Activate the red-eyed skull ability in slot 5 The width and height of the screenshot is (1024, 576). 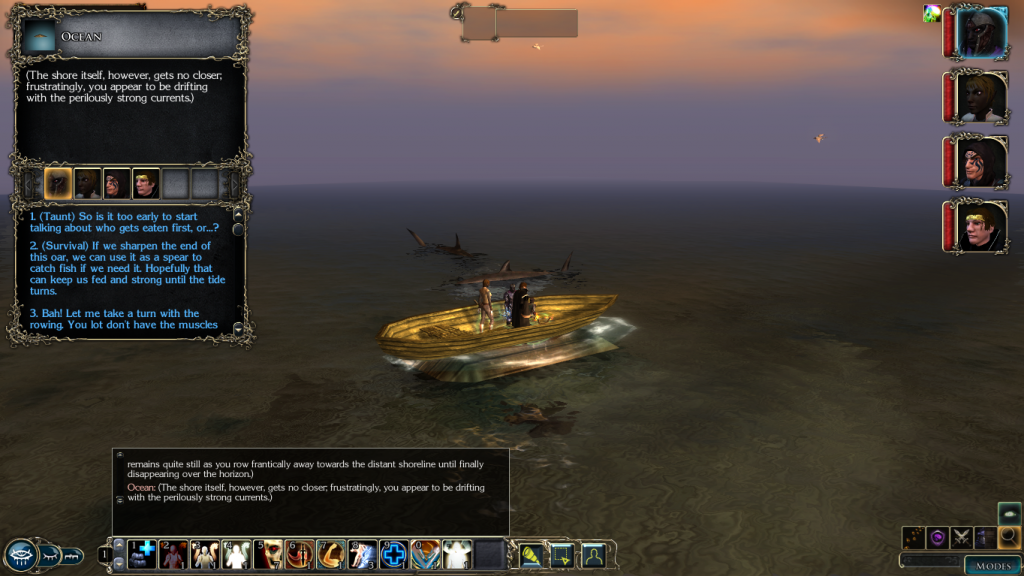[x=268, y=553]
